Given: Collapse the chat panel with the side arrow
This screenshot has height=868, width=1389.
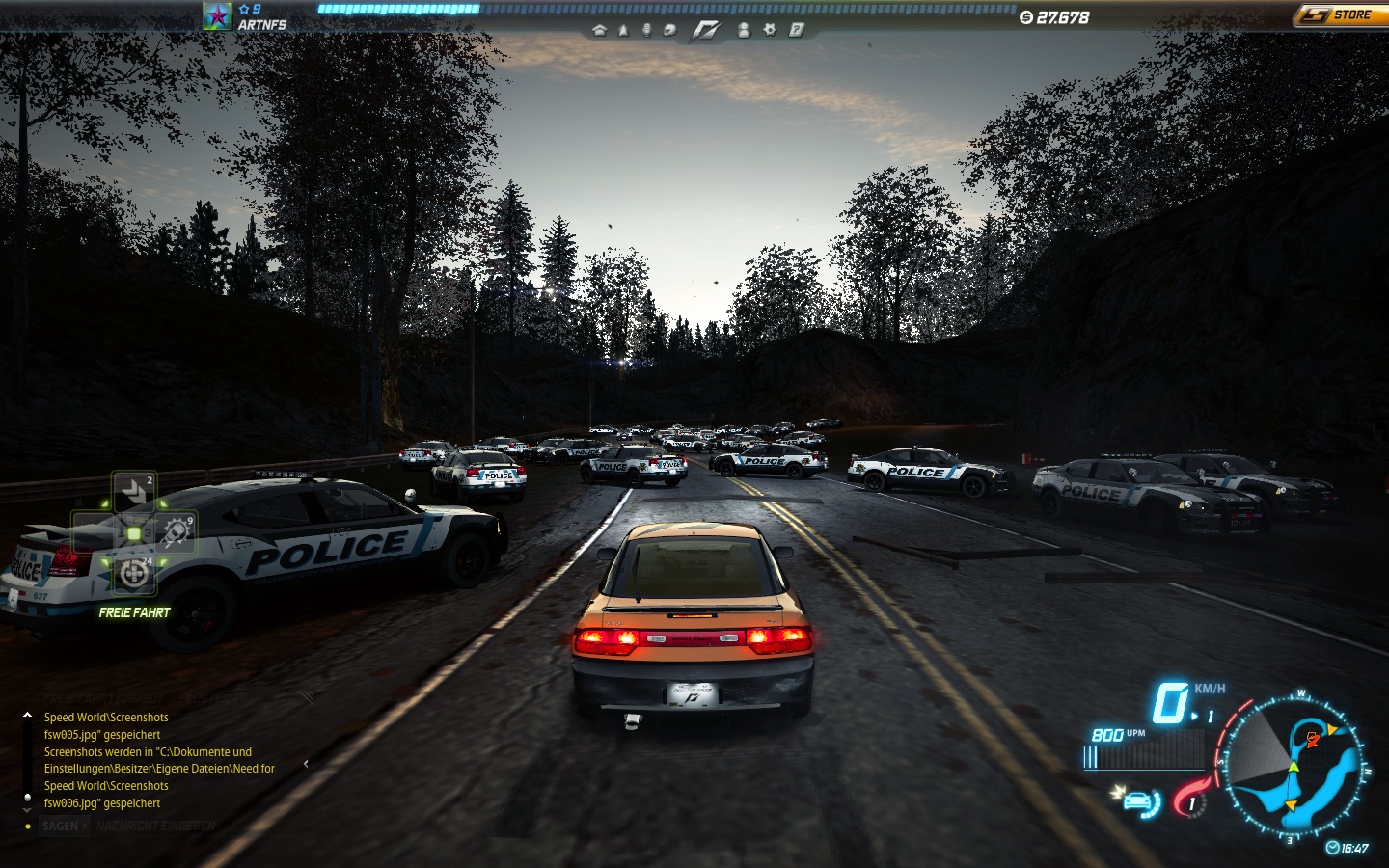Looking at the screenshot, I should (306, 764).
